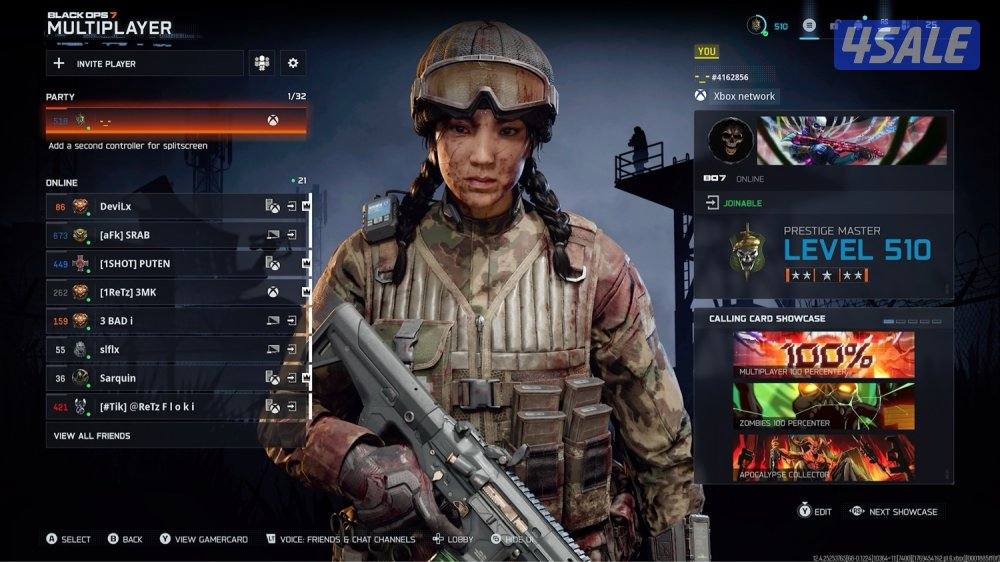The height and width of the screenshot is (562, 1000).
Task: Open the social settings gear
Action: 293,63
